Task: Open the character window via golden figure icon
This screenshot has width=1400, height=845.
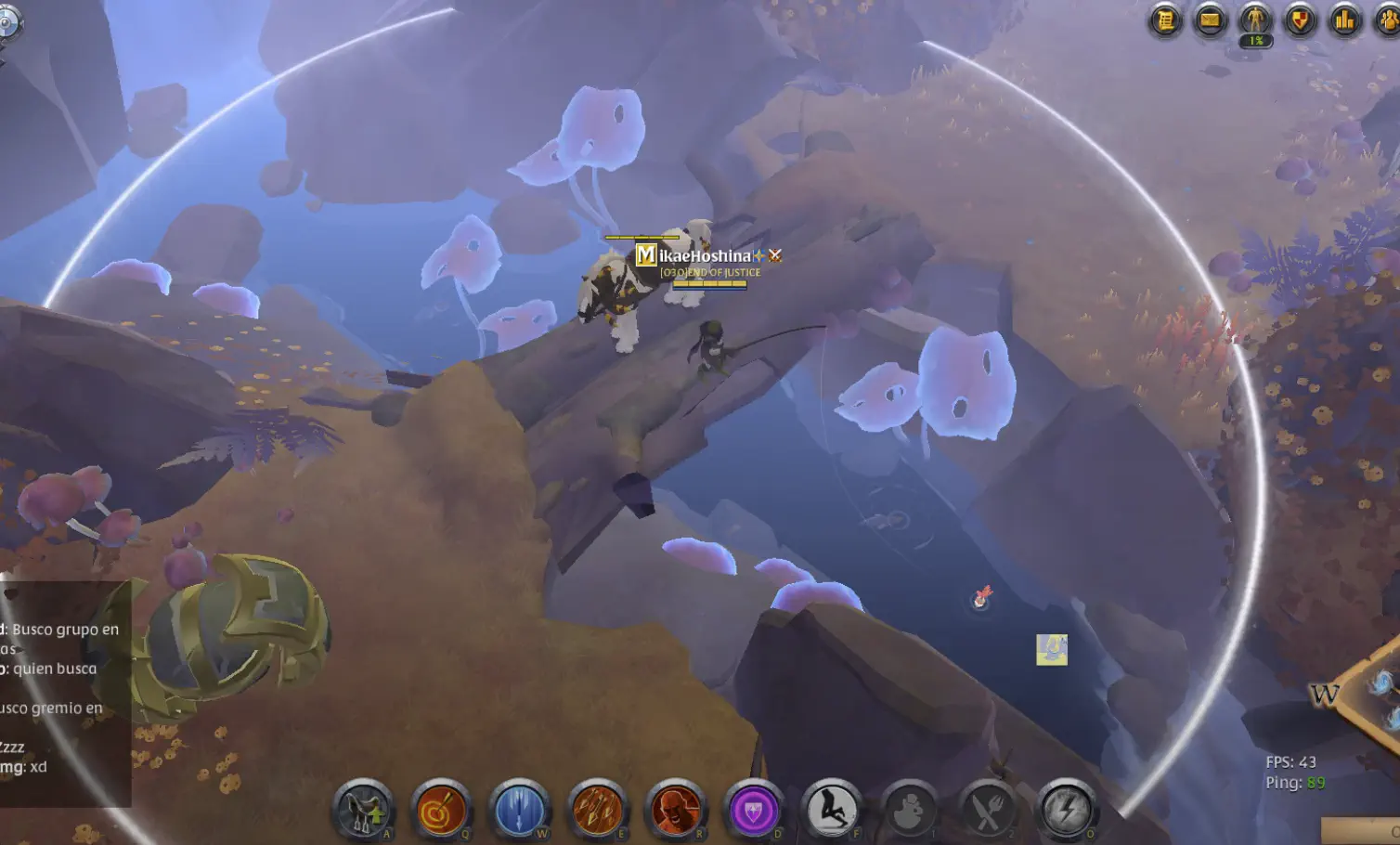Action: (x=1253, y=17)
